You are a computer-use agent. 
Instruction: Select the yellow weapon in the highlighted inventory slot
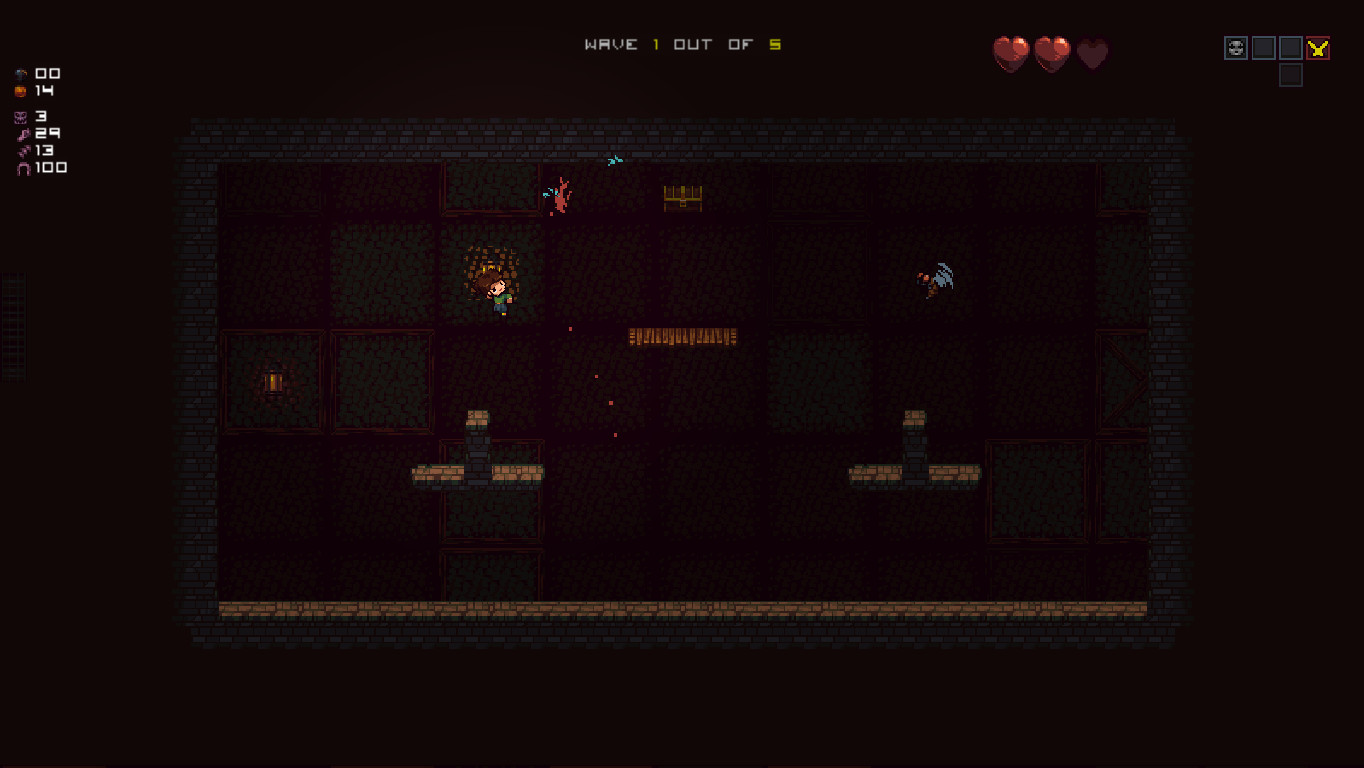(x=1317, y=47)
